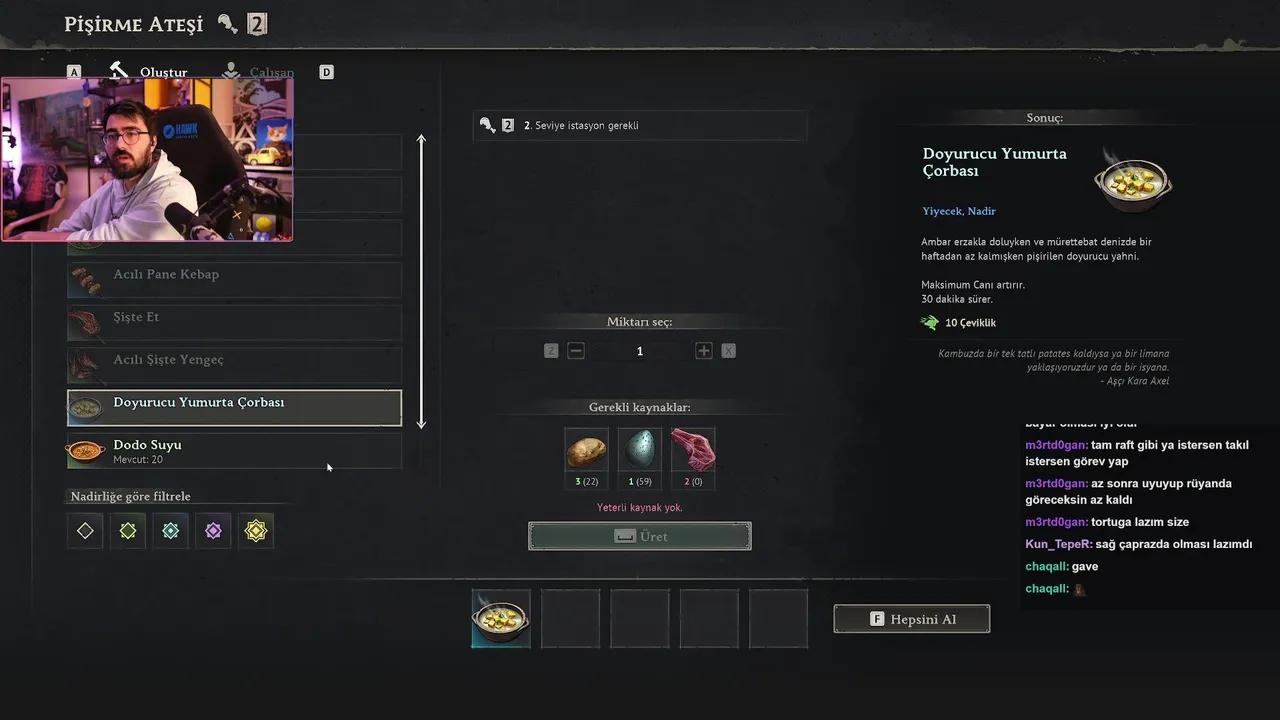Click m3rtd0gan's username in stream chat

coord(1056,445)
